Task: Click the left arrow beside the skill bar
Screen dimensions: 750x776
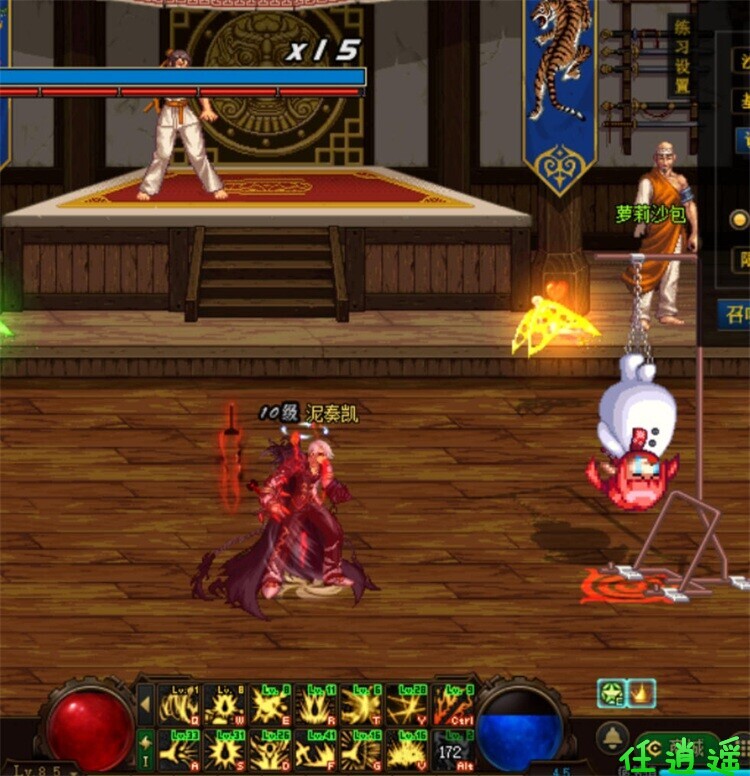Action: pos(146,704)
